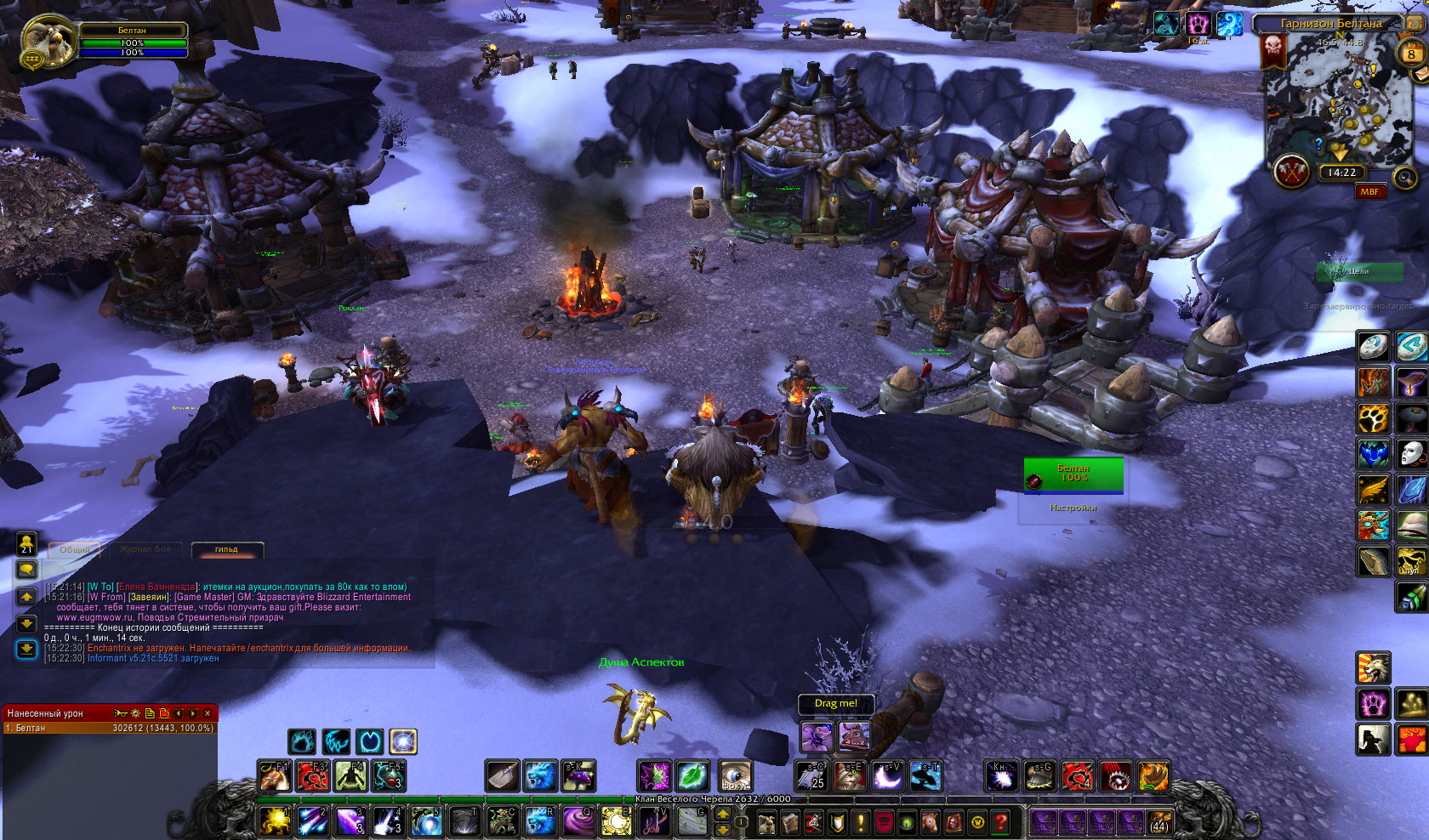
Task: Activate the yellow sun Wrath spell
Action: (x=276, y=821)
